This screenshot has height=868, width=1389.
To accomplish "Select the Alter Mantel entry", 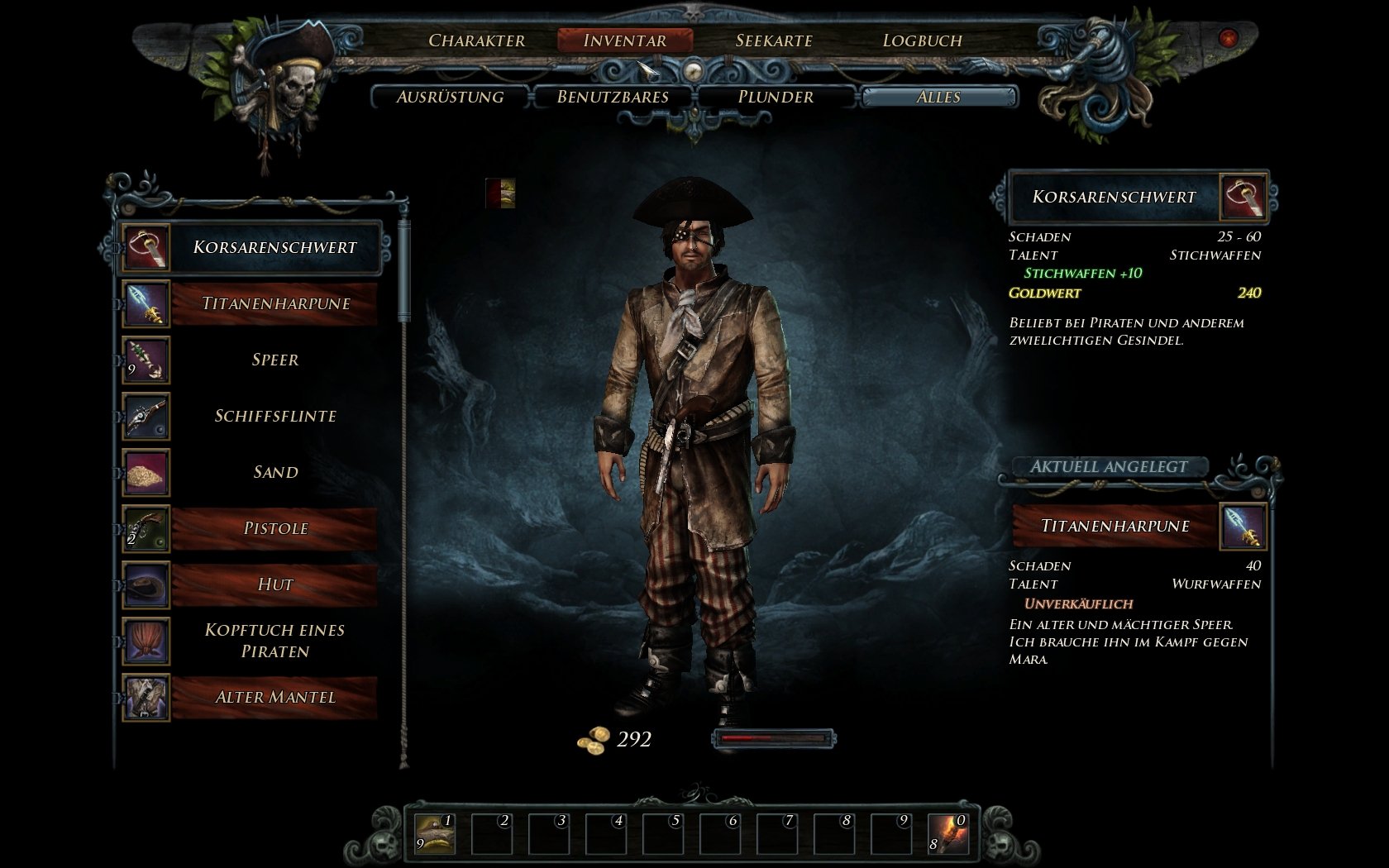I will [x=274, y=697].
